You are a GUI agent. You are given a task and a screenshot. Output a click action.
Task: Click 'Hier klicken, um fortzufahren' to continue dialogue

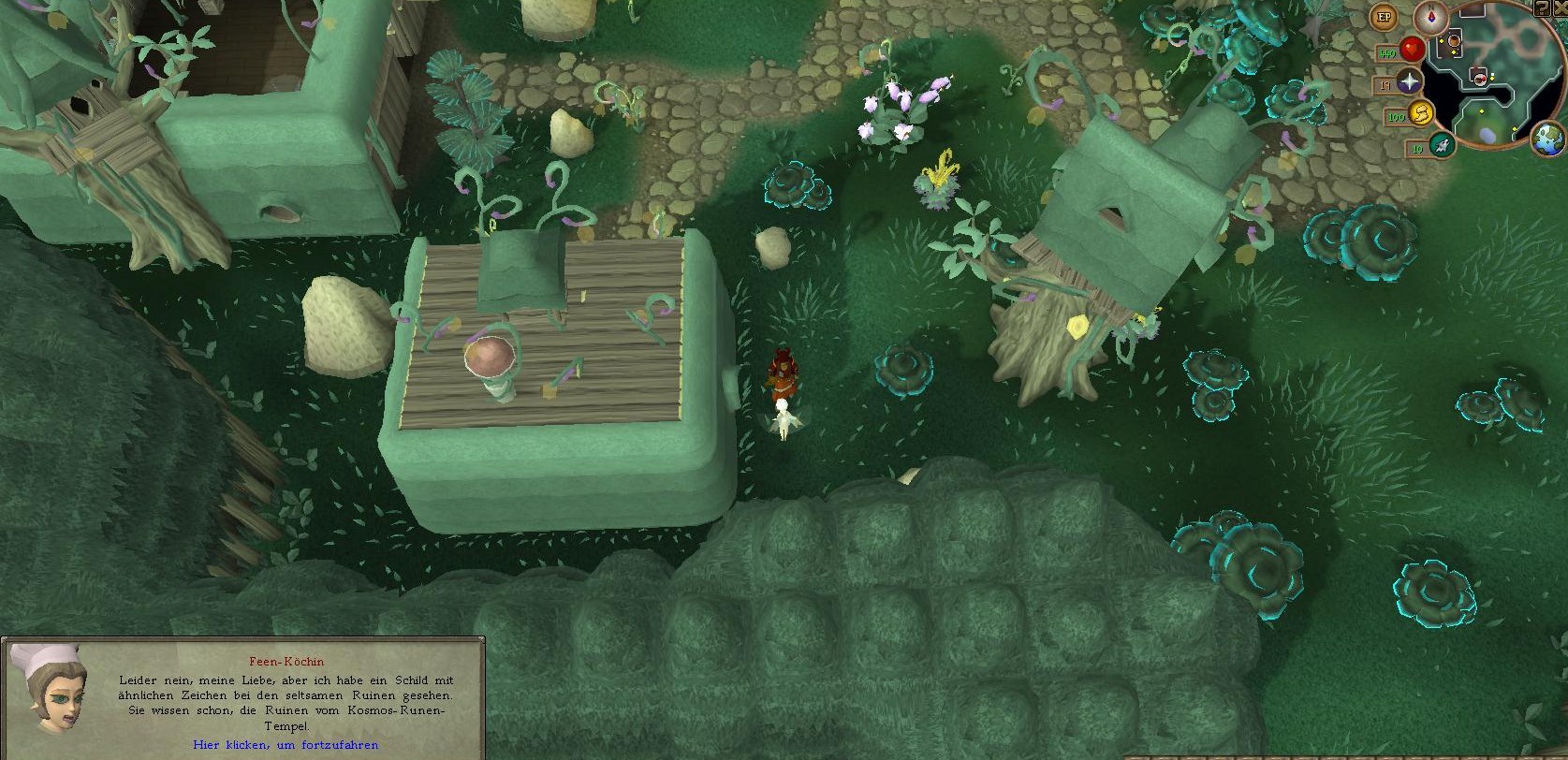tap(286, 745)
